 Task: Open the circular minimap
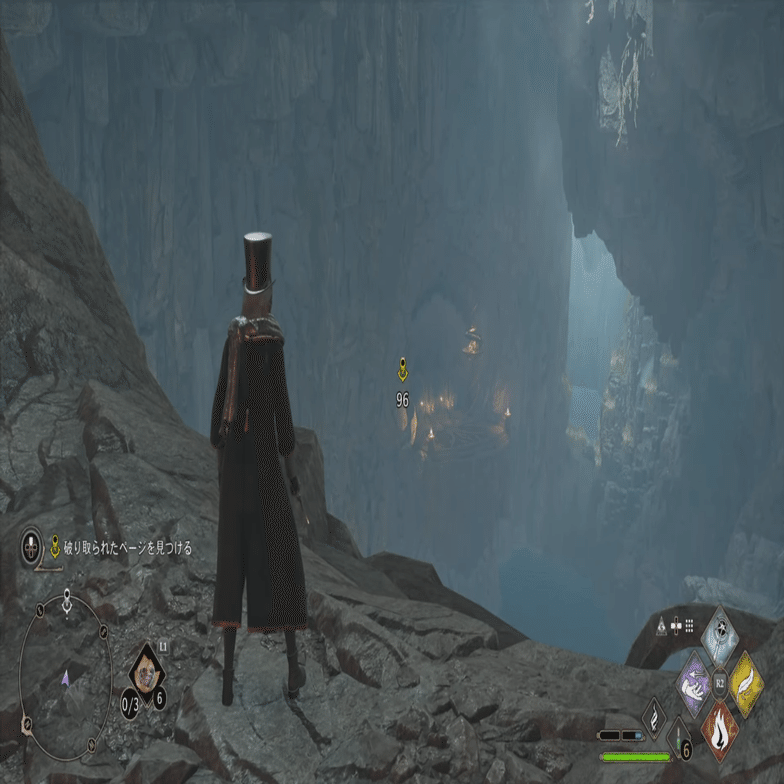pos(65,680)
